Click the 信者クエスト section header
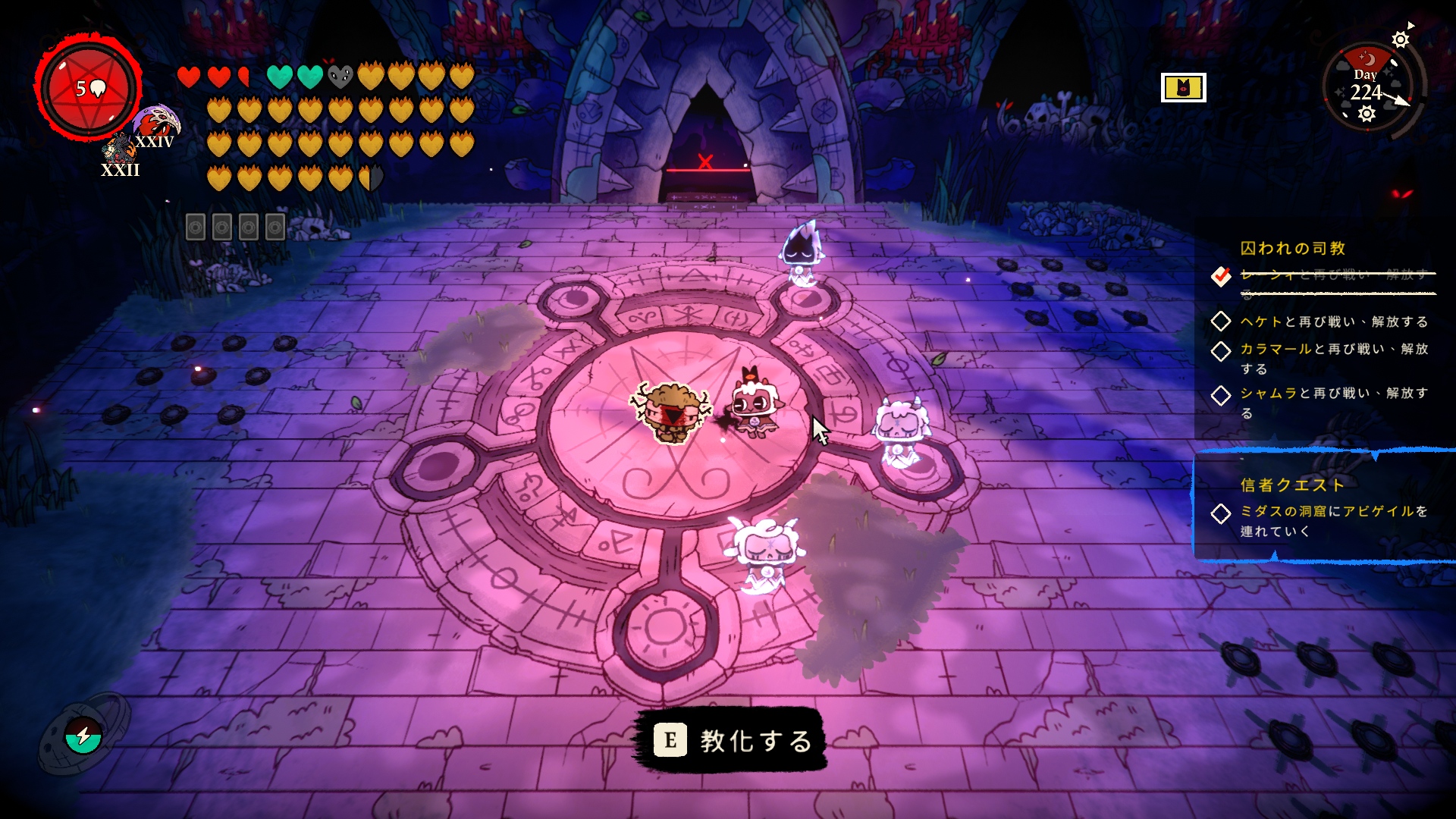The width and height of the screenshot is (1456, 819). [1292, 485]
